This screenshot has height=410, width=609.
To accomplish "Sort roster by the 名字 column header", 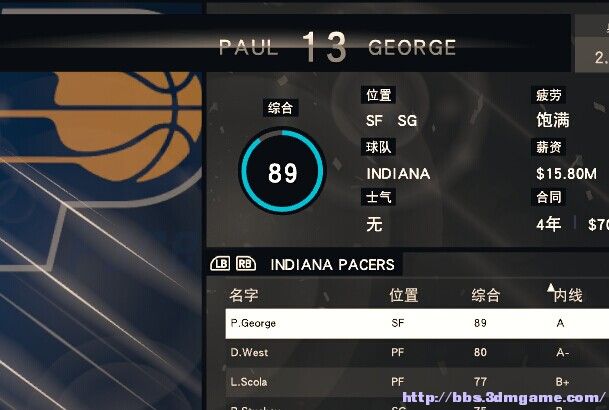I will click(x=244, y=296).
